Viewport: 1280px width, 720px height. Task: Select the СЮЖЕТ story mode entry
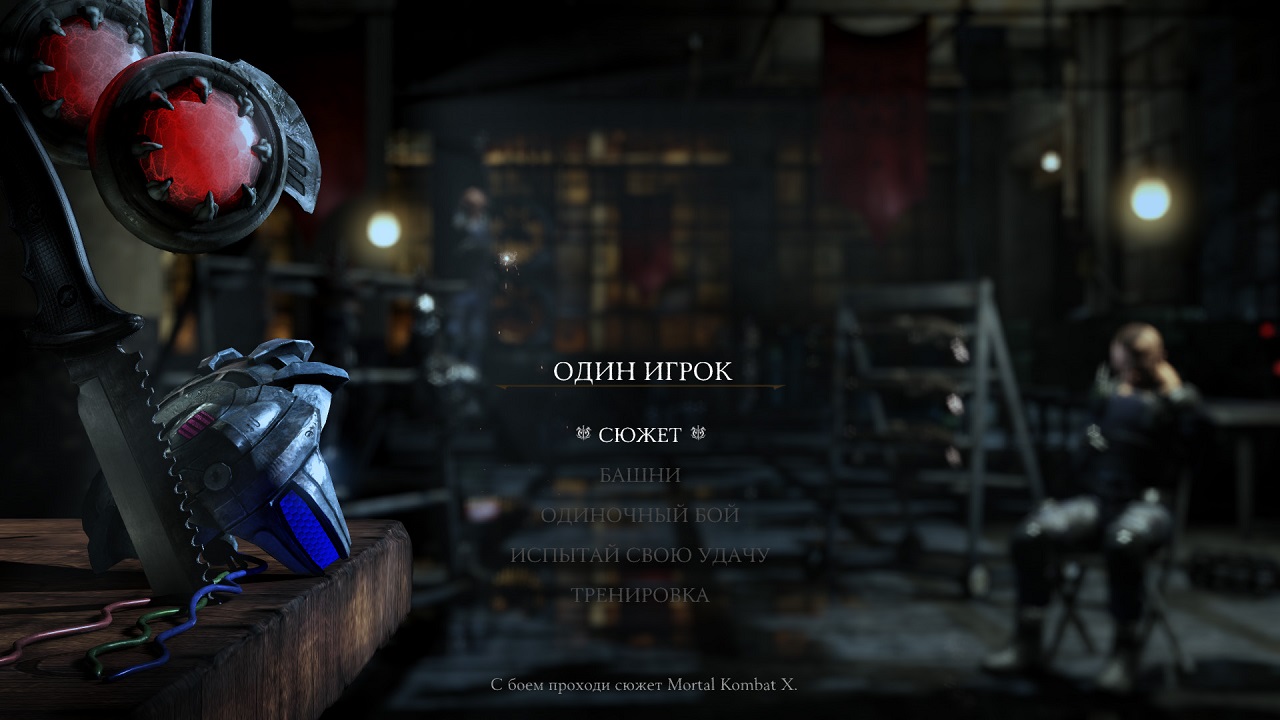(640, 435)
